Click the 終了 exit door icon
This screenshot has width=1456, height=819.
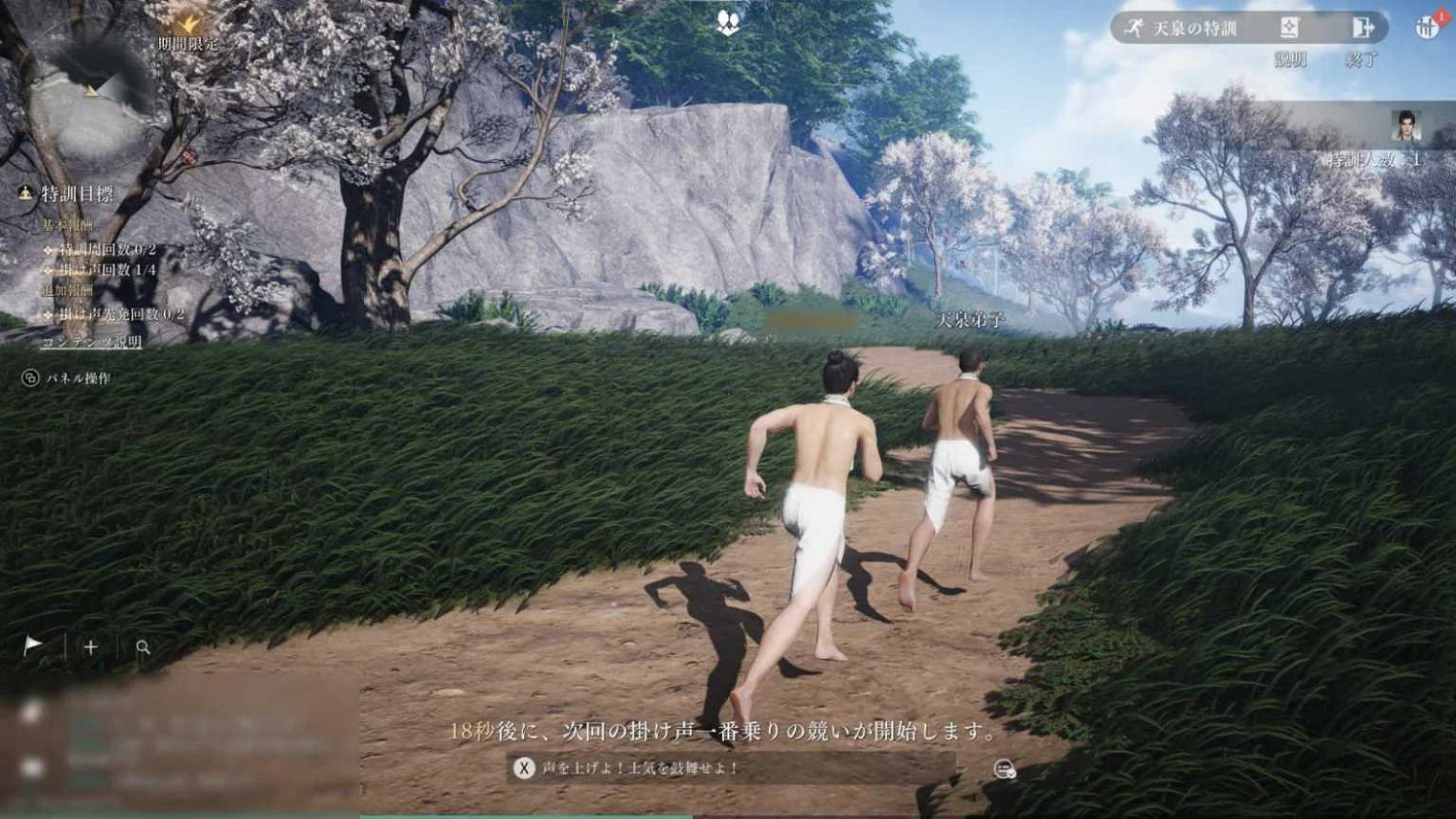point(1362,29)
